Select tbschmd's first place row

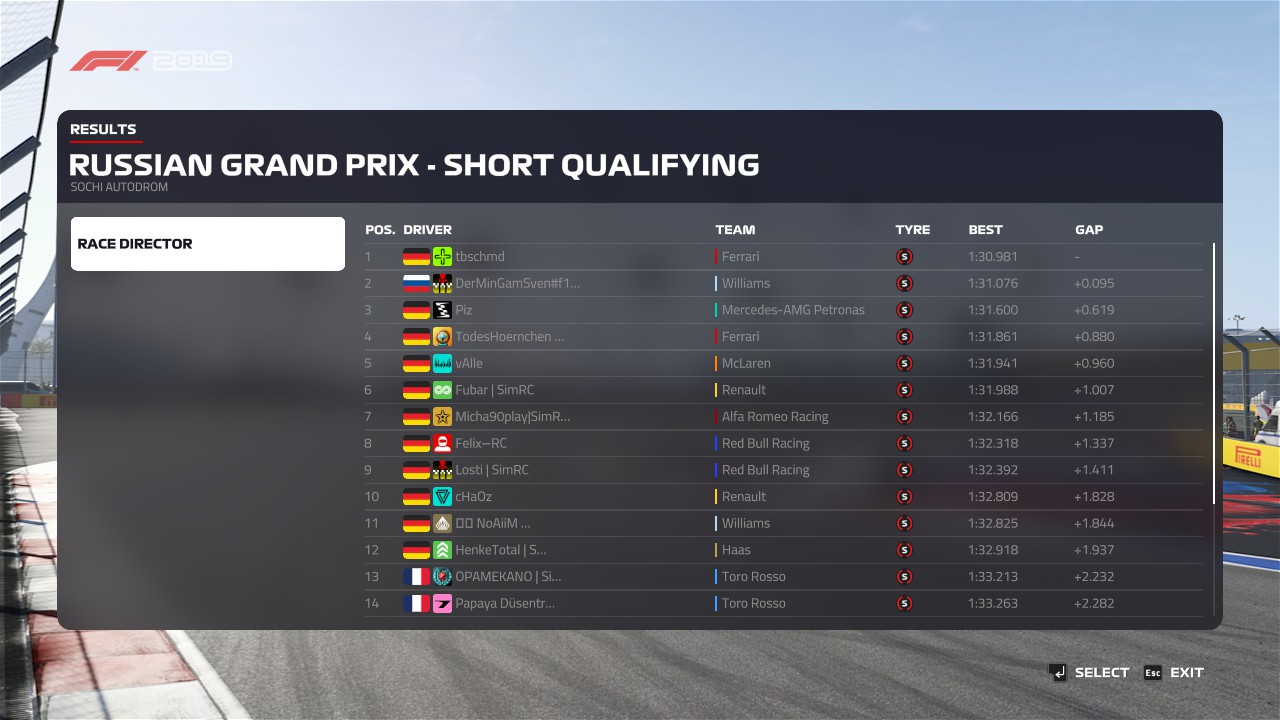point(782,257)
